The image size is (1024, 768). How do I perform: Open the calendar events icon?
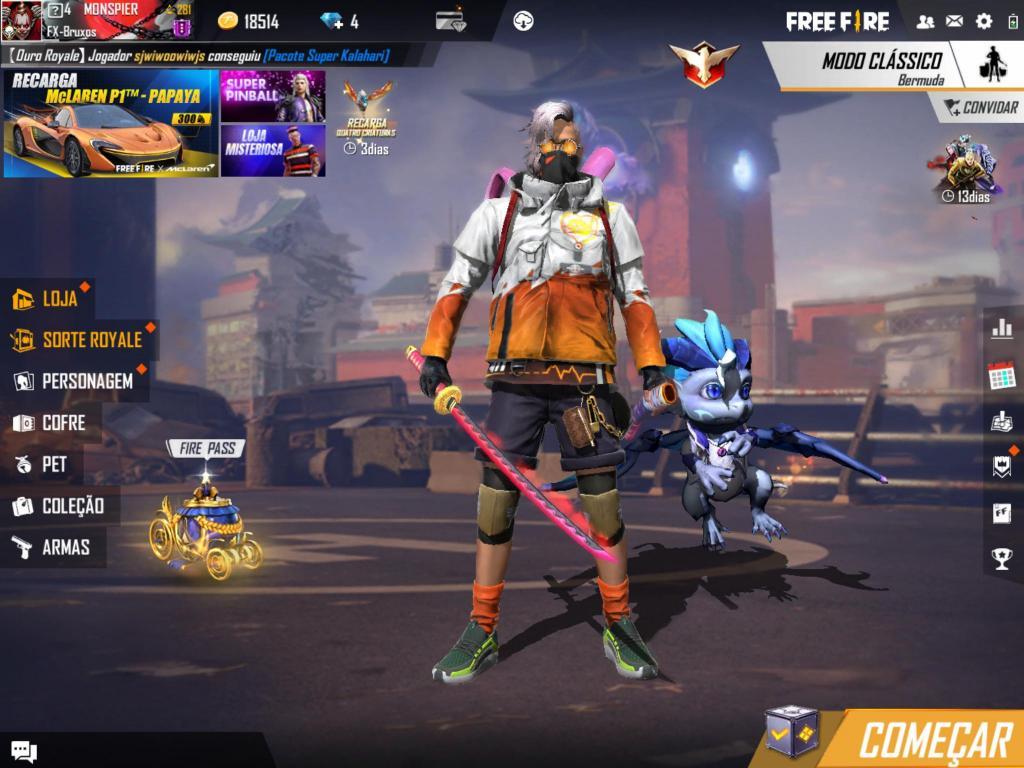(x=1001, y=376)
